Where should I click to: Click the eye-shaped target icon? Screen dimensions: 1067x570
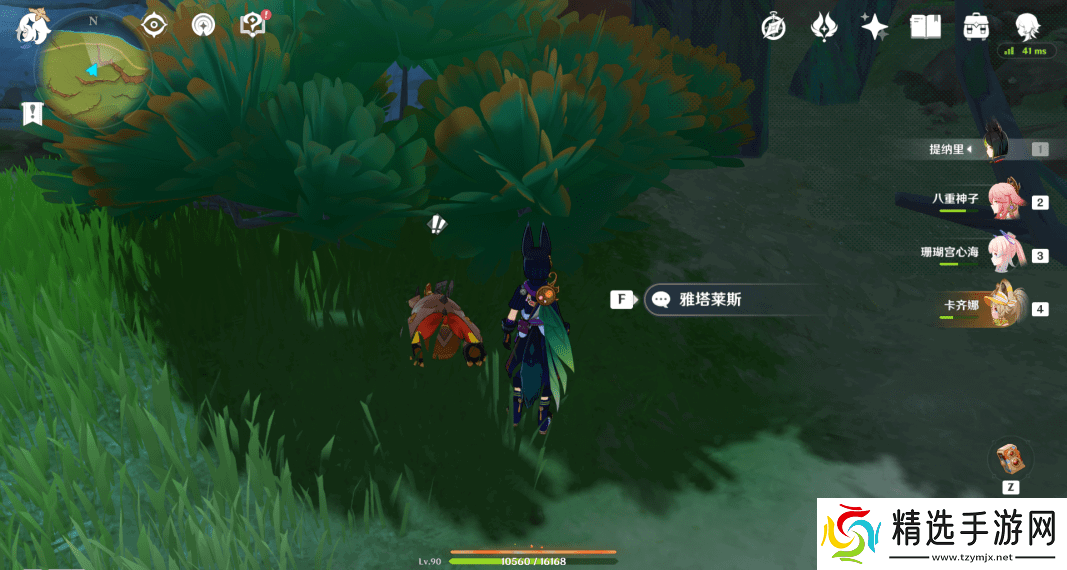click(153, 25)
